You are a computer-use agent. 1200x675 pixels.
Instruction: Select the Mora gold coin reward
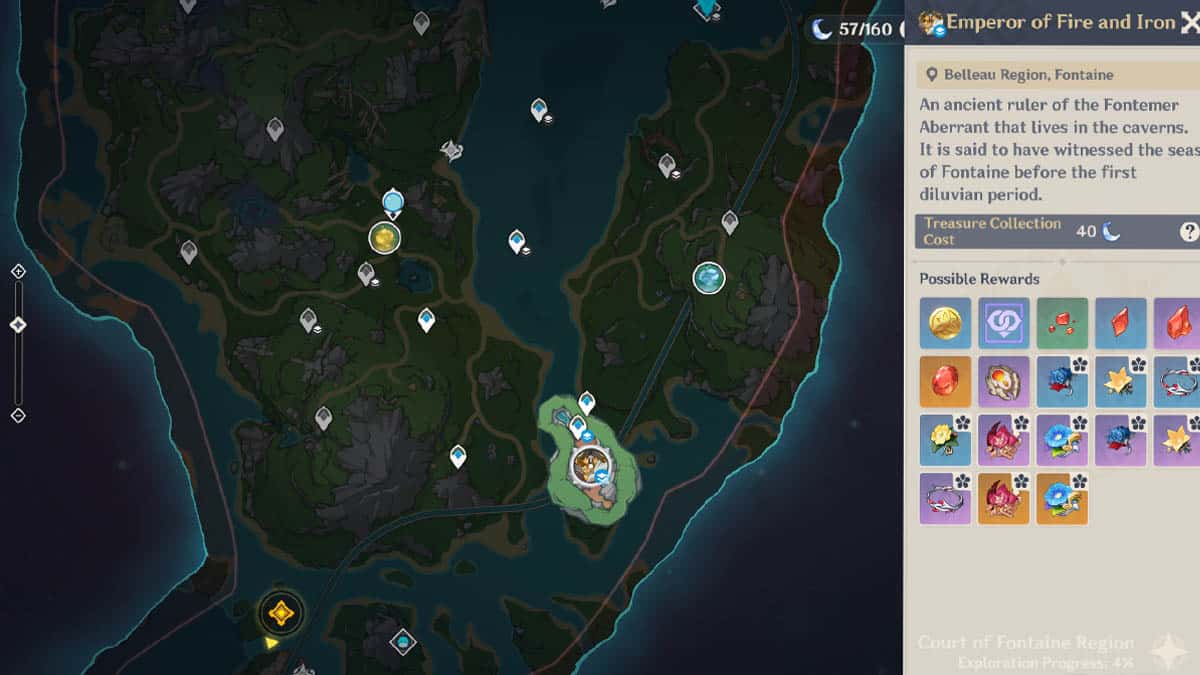point(945,323)
